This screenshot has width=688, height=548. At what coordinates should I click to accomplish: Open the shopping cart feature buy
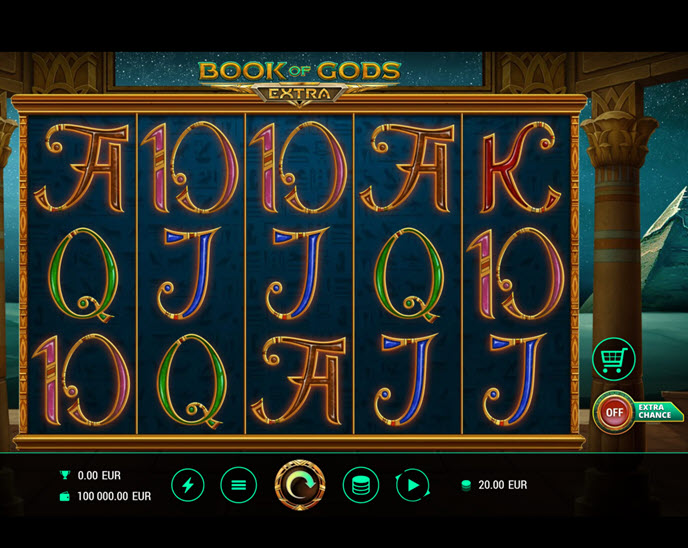tap(613, 360)
